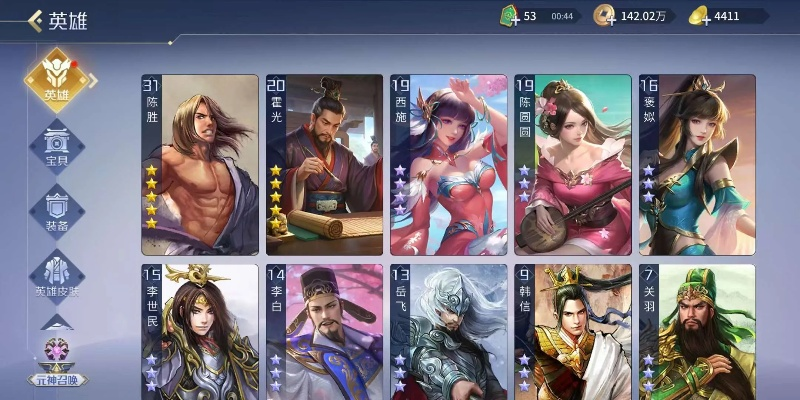Switch to the 宝具 tab
The image size is (800, 400).
(57, 146)
